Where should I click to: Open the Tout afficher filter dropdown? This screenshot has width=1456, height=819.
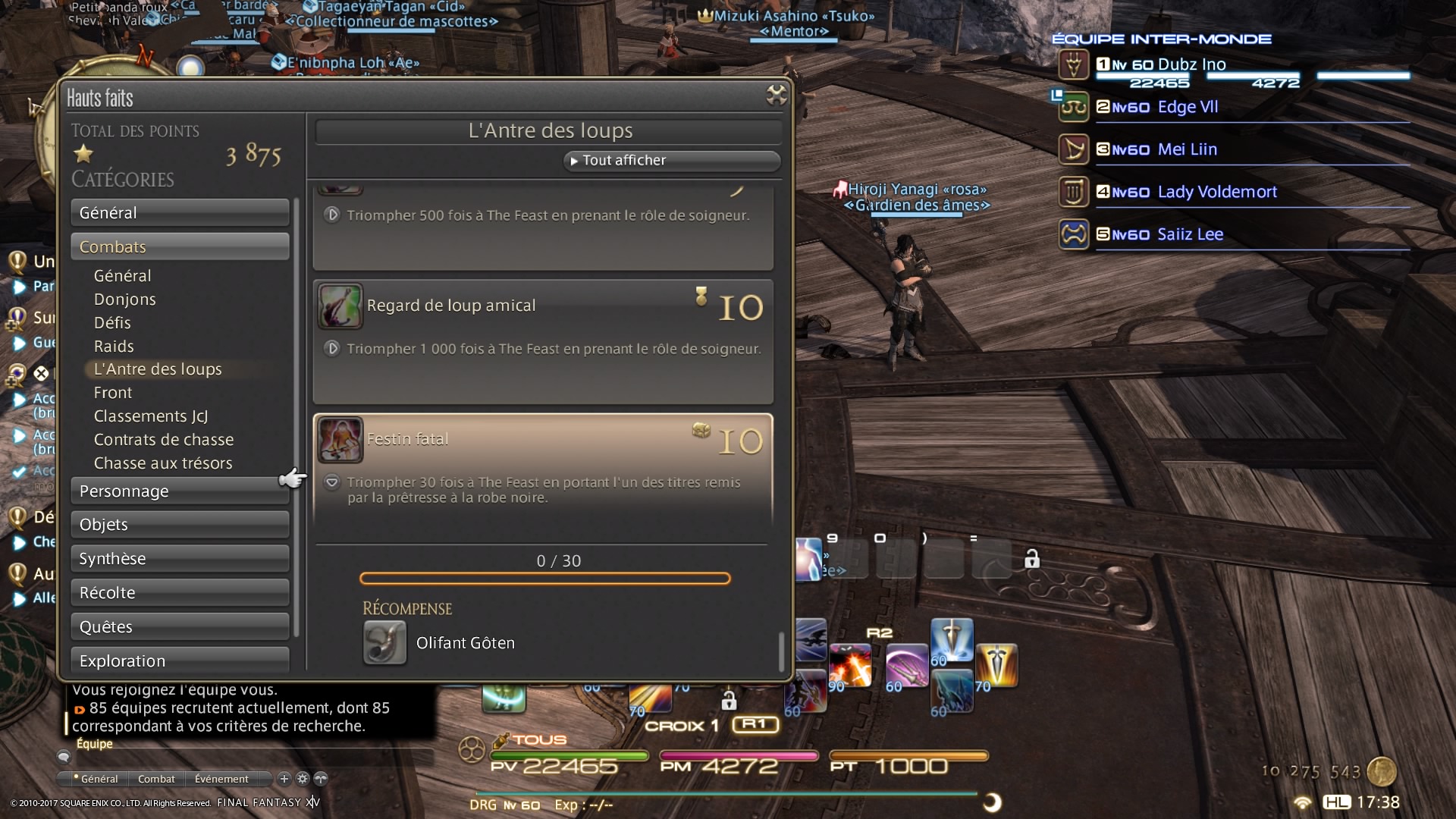(671, 161)
